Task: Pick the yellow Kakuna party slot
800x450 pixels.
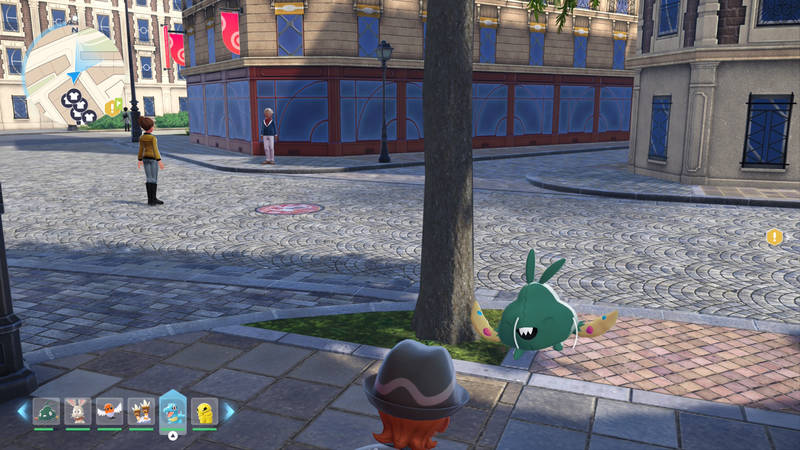Action: 204,411
